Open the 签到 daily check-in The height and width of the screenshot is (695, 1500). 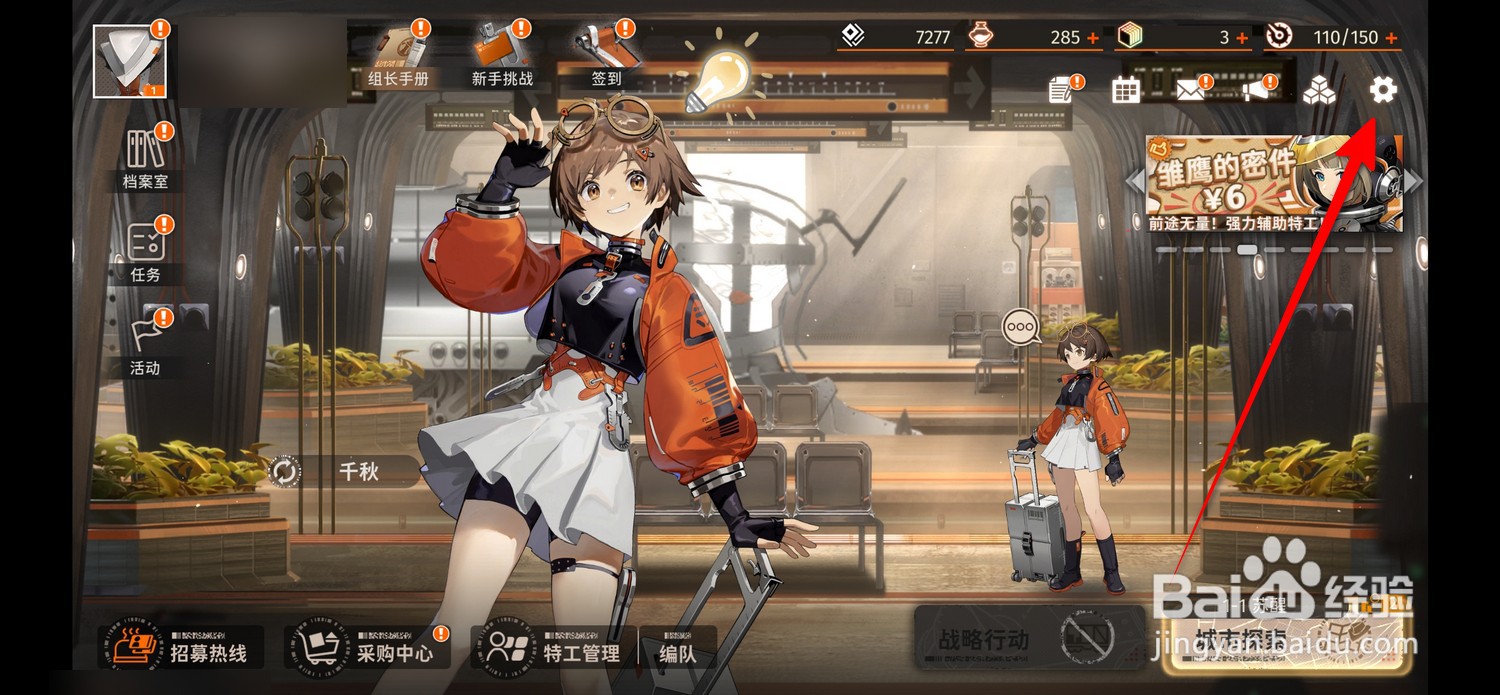click(607, 56)
